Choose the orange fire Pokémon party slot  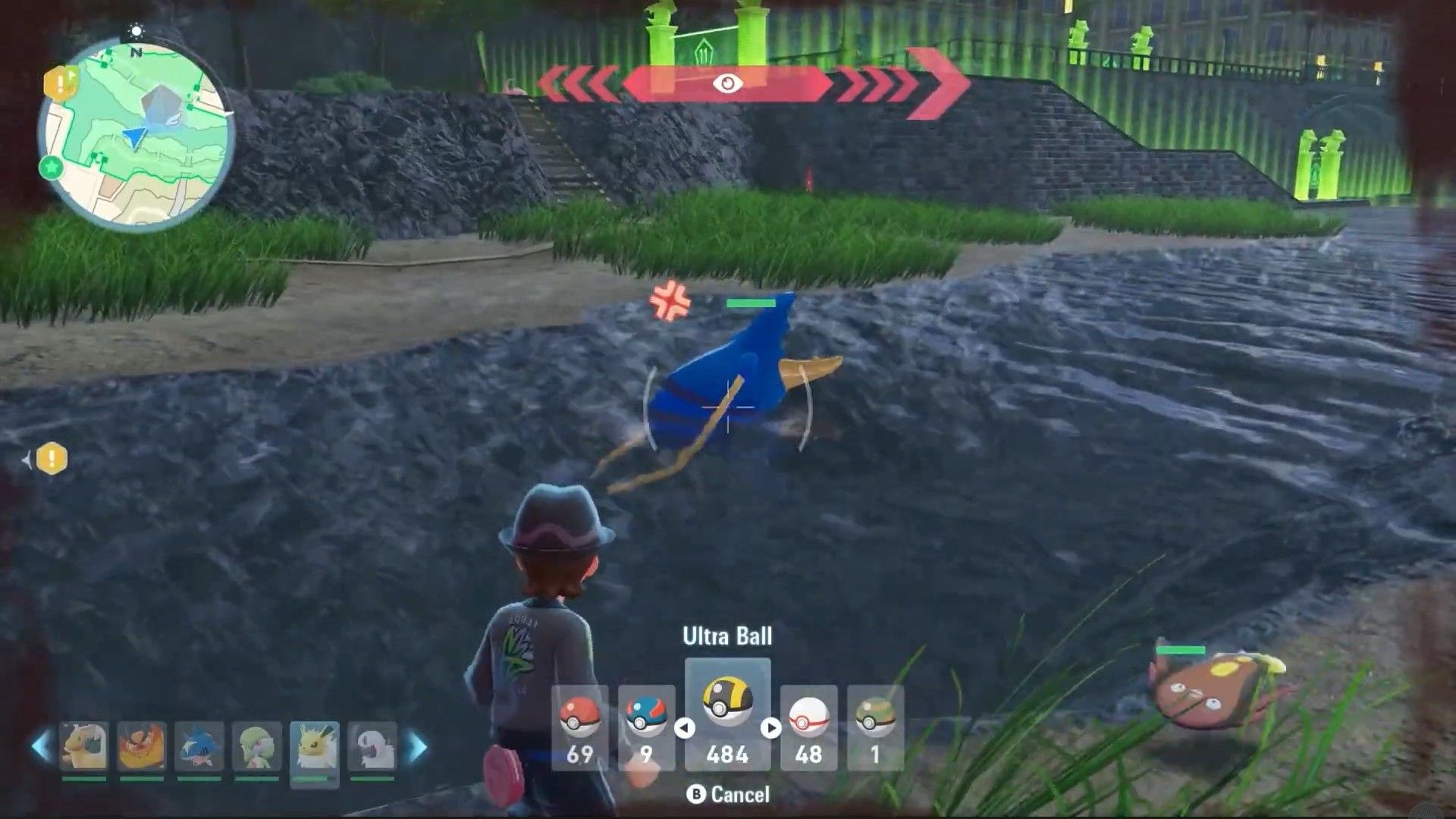click(x=141, y=748)
